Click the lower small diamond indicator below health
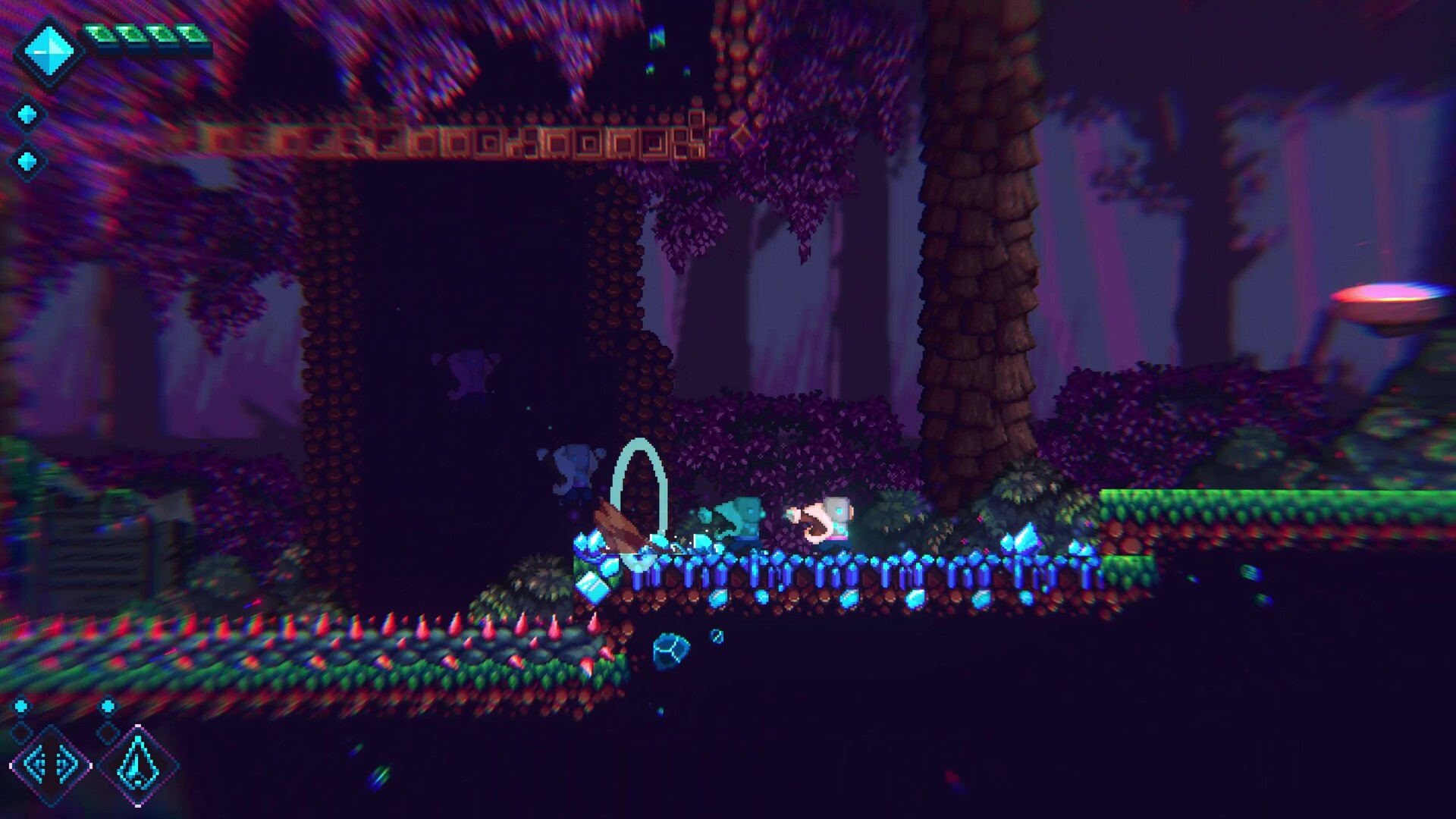The height and width of the screenshot is (819, 1456). tap(27, 162)
